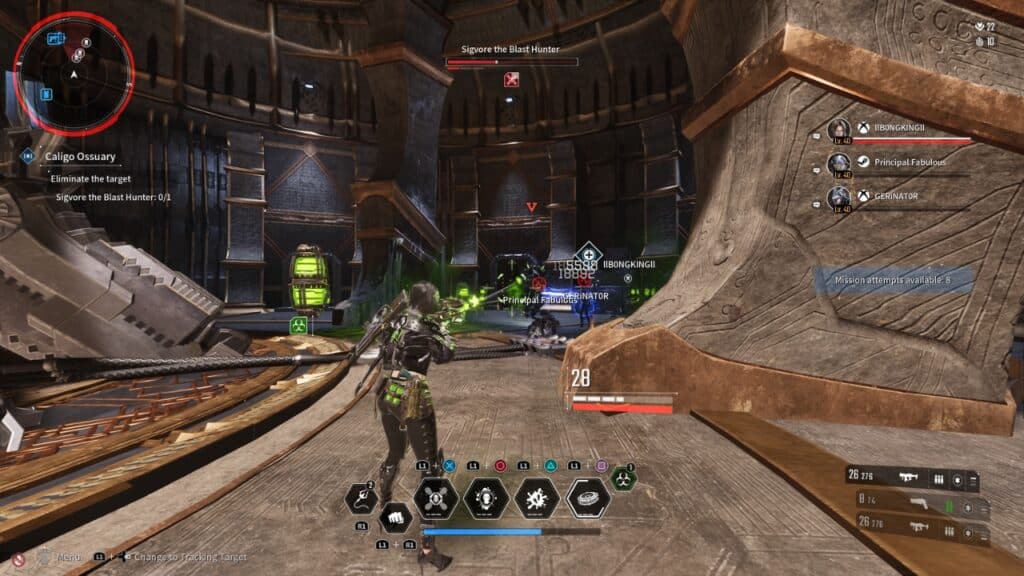The width and height of the screenshot is (1024, 576).
Task: Click the green biohazard passive icon
Action: 623,479
